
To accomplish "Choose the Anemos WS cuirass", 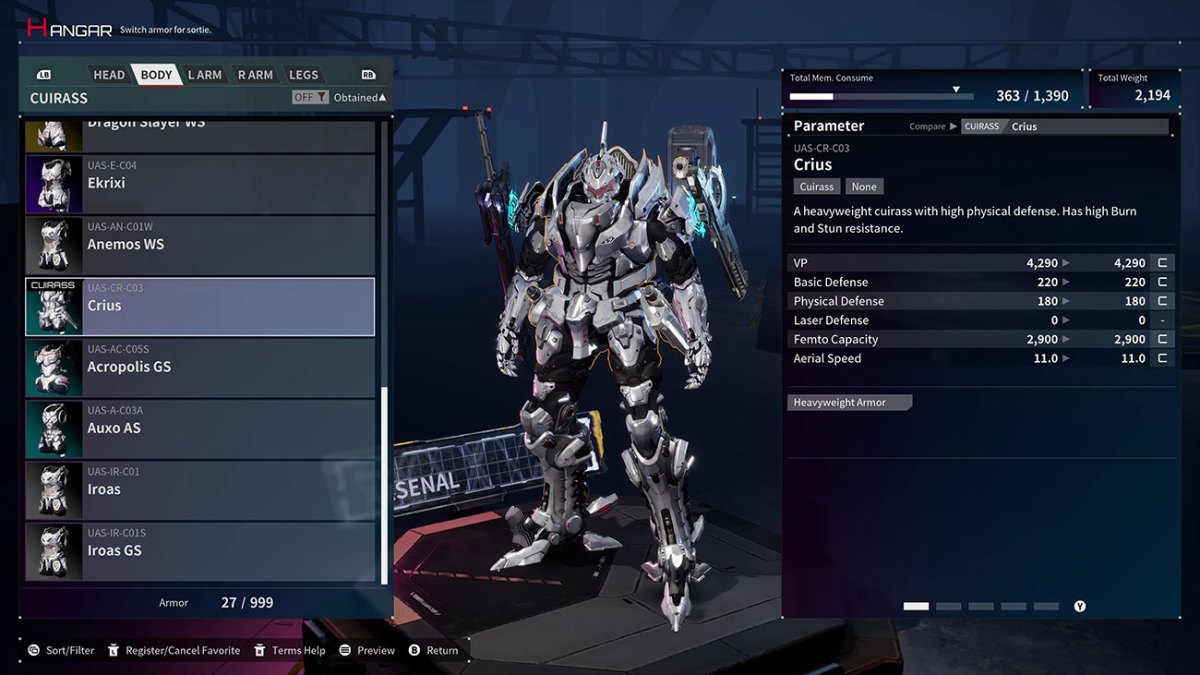I will (200, 244).
